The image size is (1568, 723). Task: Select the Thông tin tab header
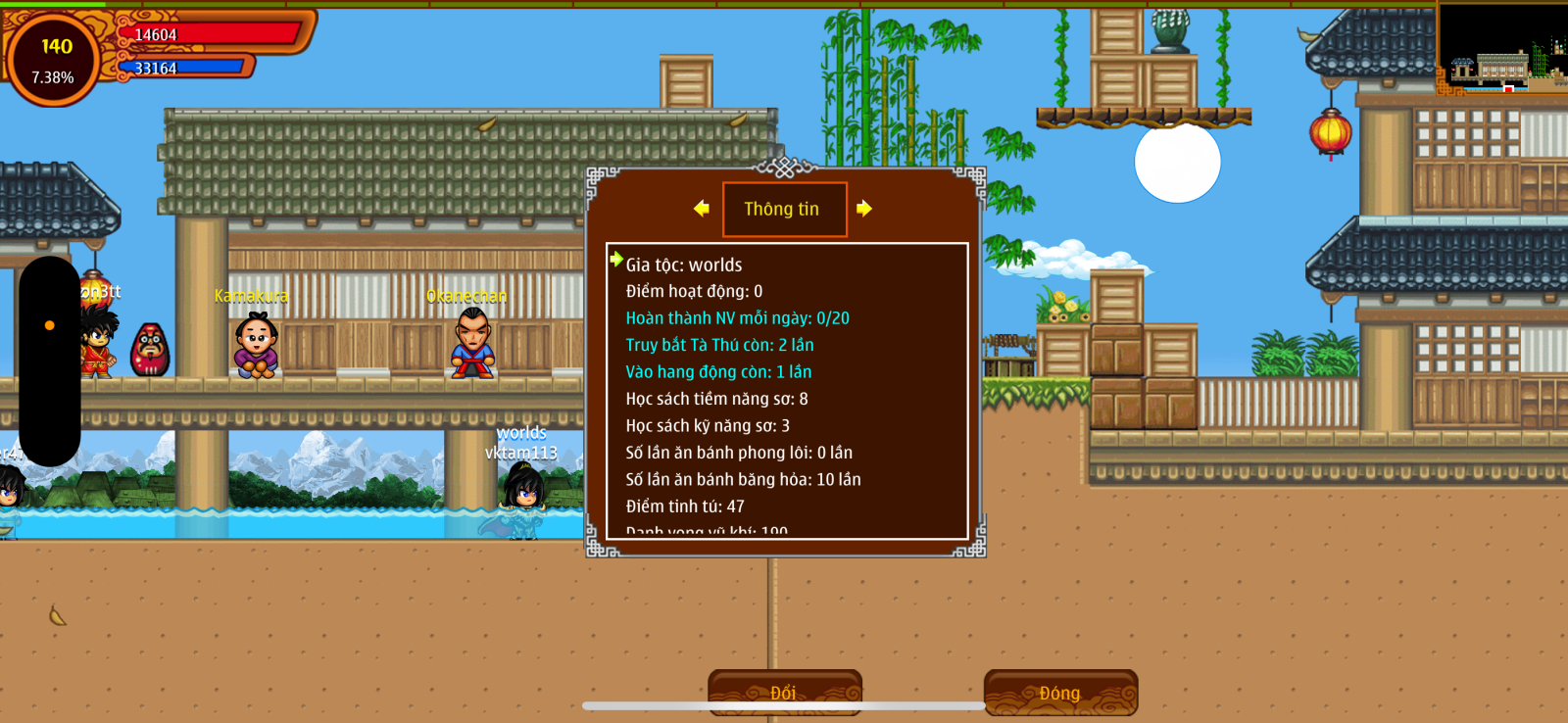coord(784,209)
